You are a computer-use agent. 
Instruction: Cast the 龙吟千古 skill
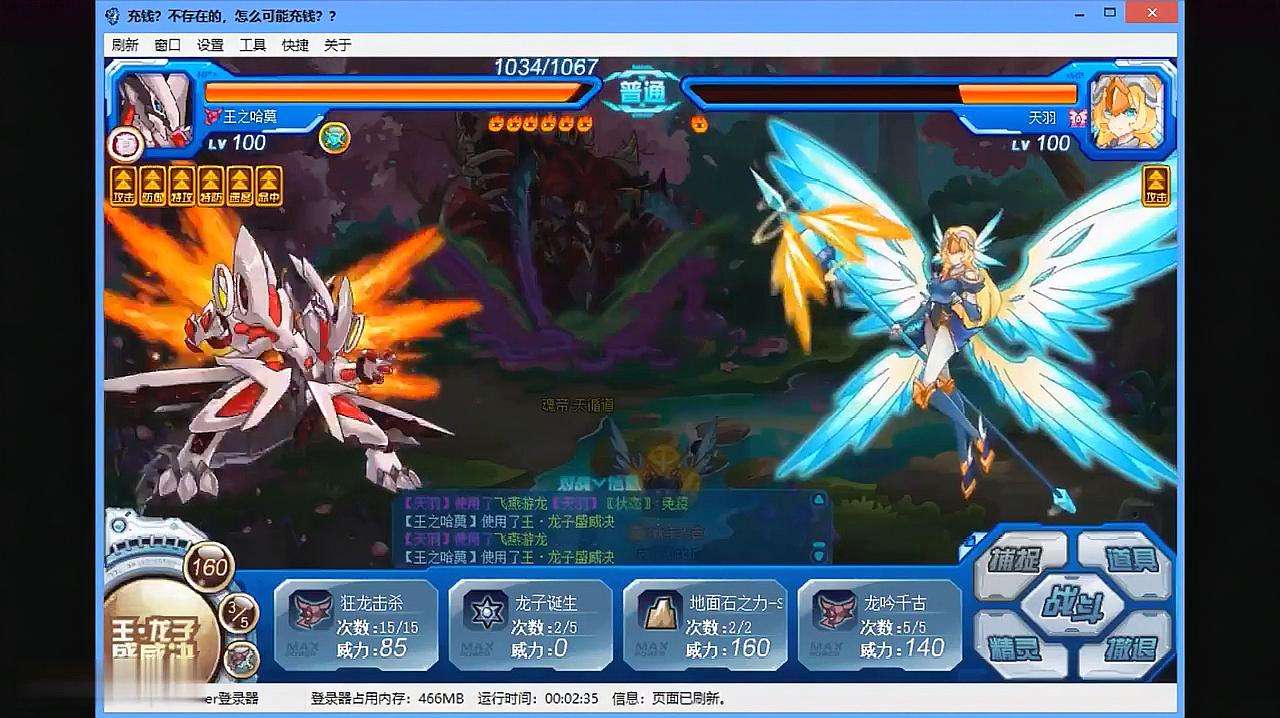[x=880, y=625]
